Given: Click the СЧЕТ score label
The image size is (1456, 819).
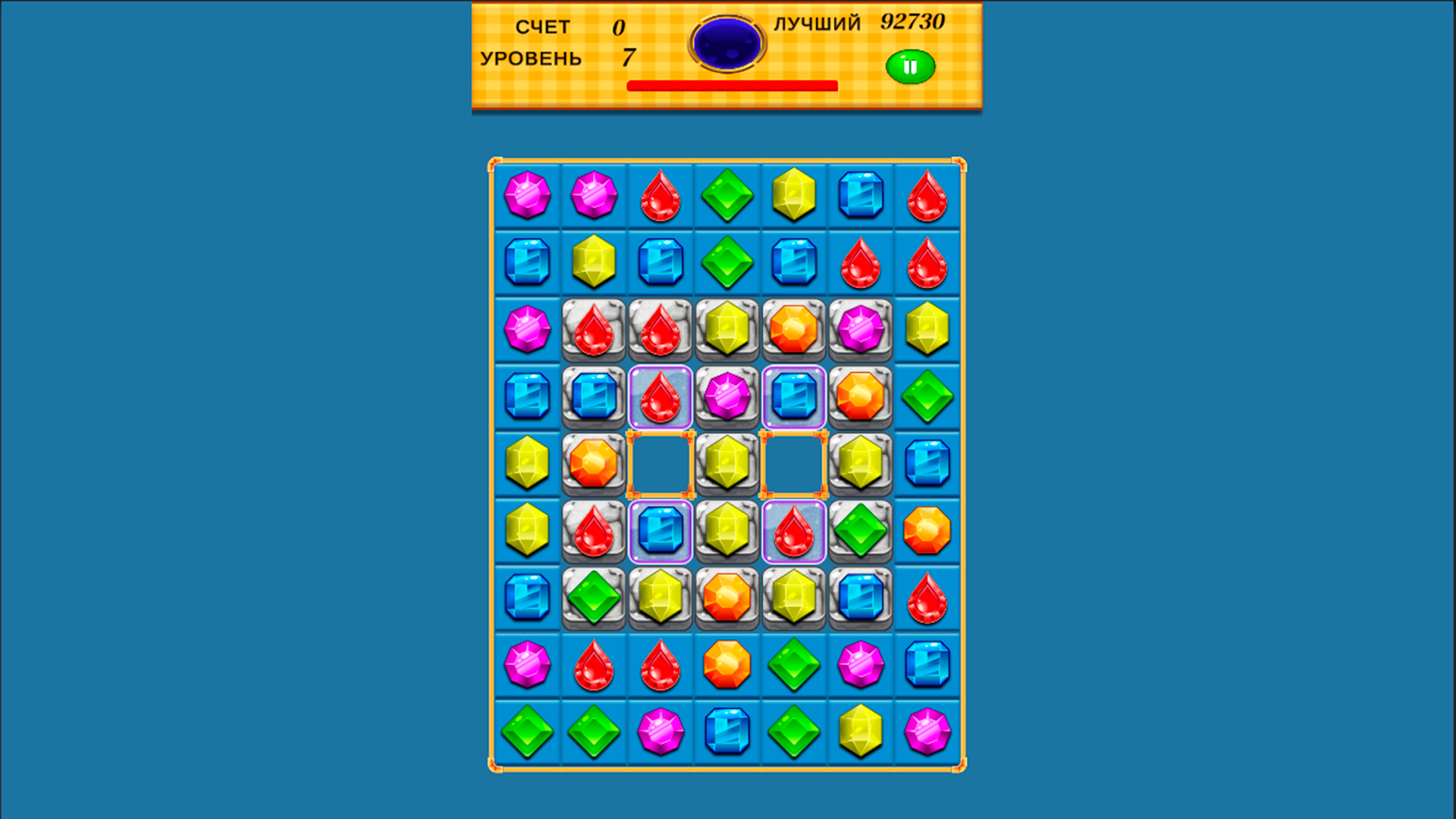Looking at the screenshot, I should [543, 27].
